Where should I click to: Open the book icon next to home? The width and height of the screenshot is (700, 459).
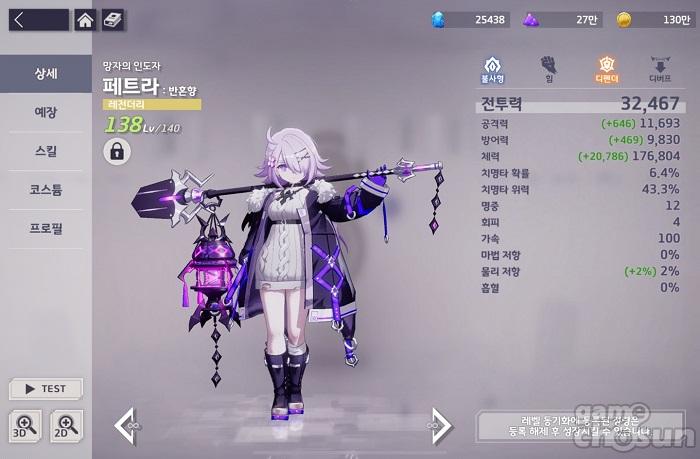[x=113, y=19]
